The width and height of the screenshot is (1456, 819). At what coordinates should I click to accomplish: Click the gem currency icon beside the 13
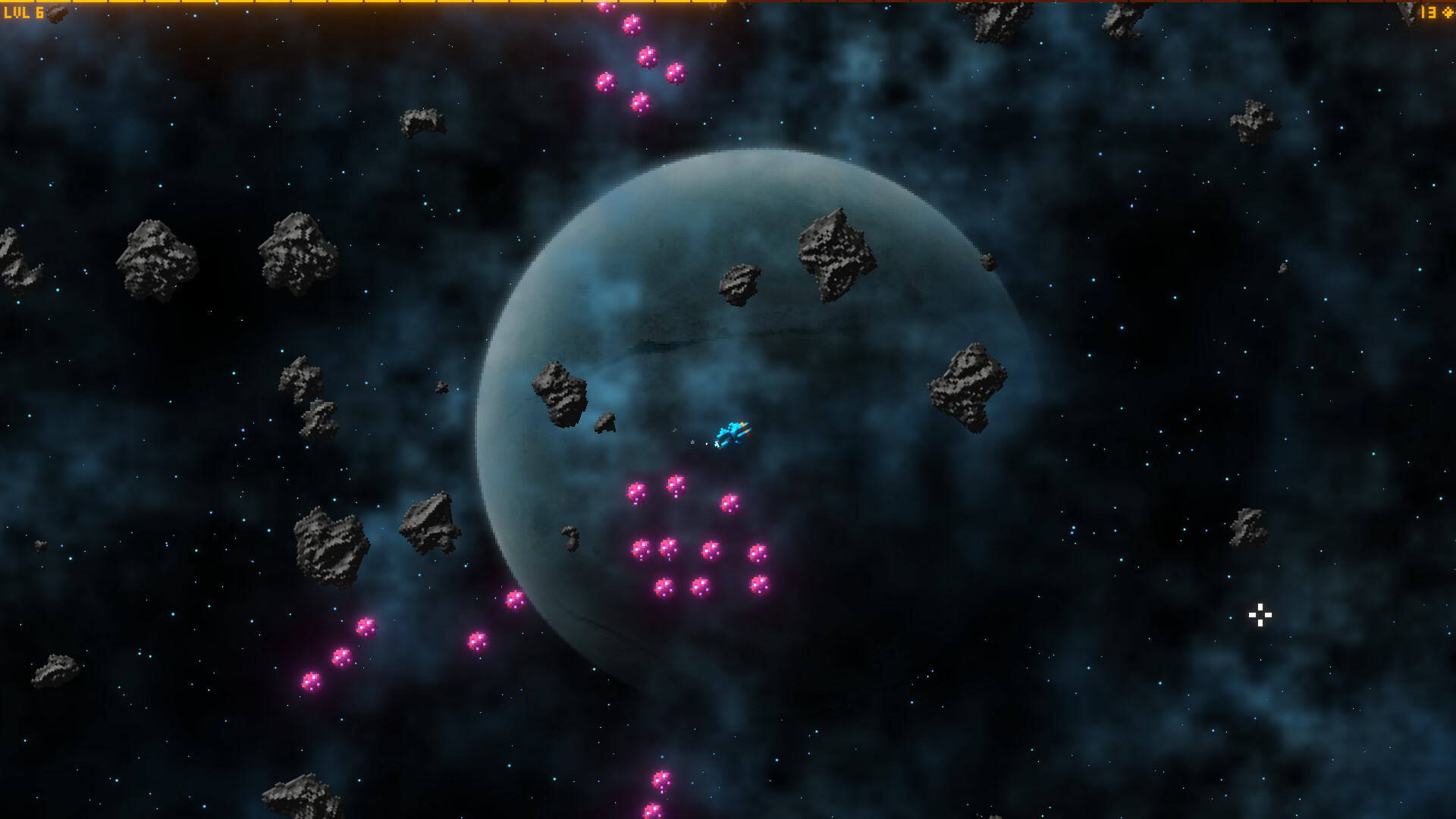[1448, 12]
